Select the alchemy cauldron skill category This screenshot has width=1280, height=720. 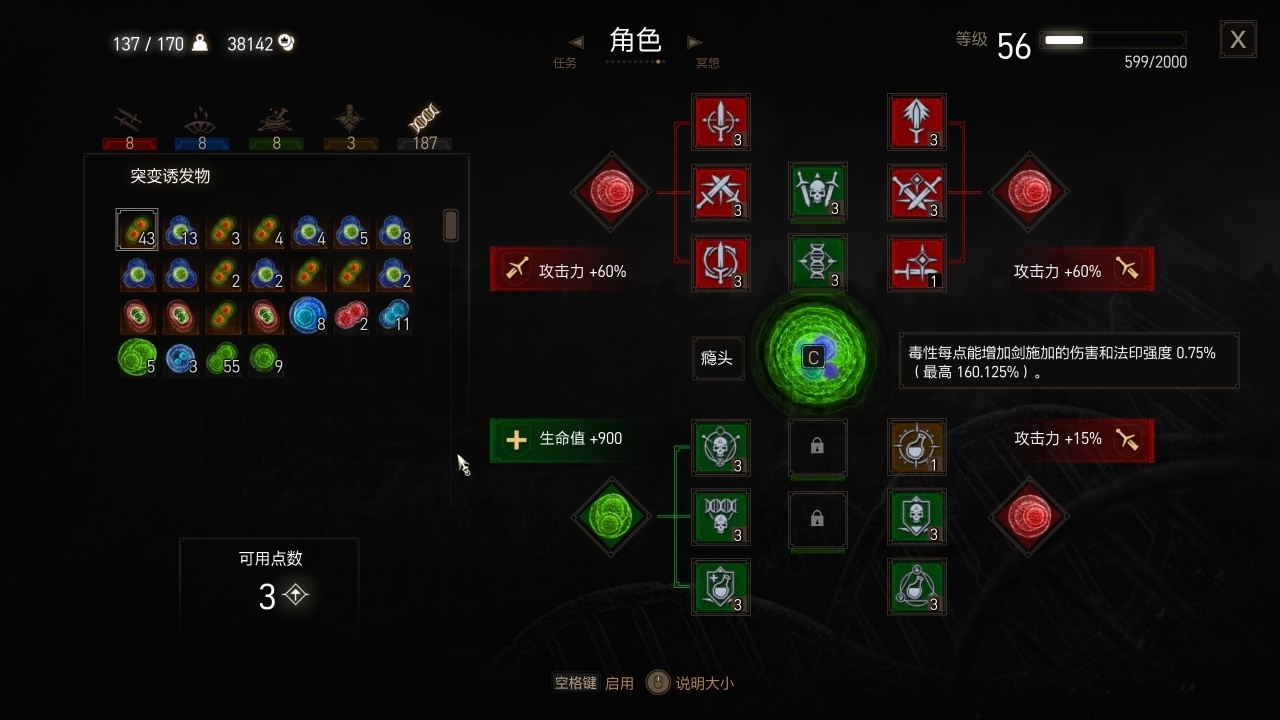[x=276, y=120]
